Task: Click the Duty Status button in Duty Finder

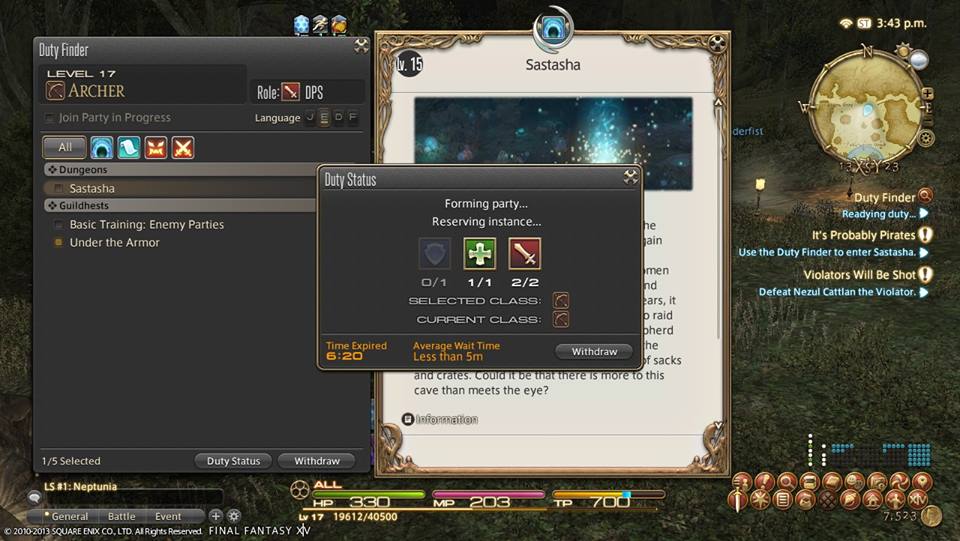Action: tap(233, 461)
